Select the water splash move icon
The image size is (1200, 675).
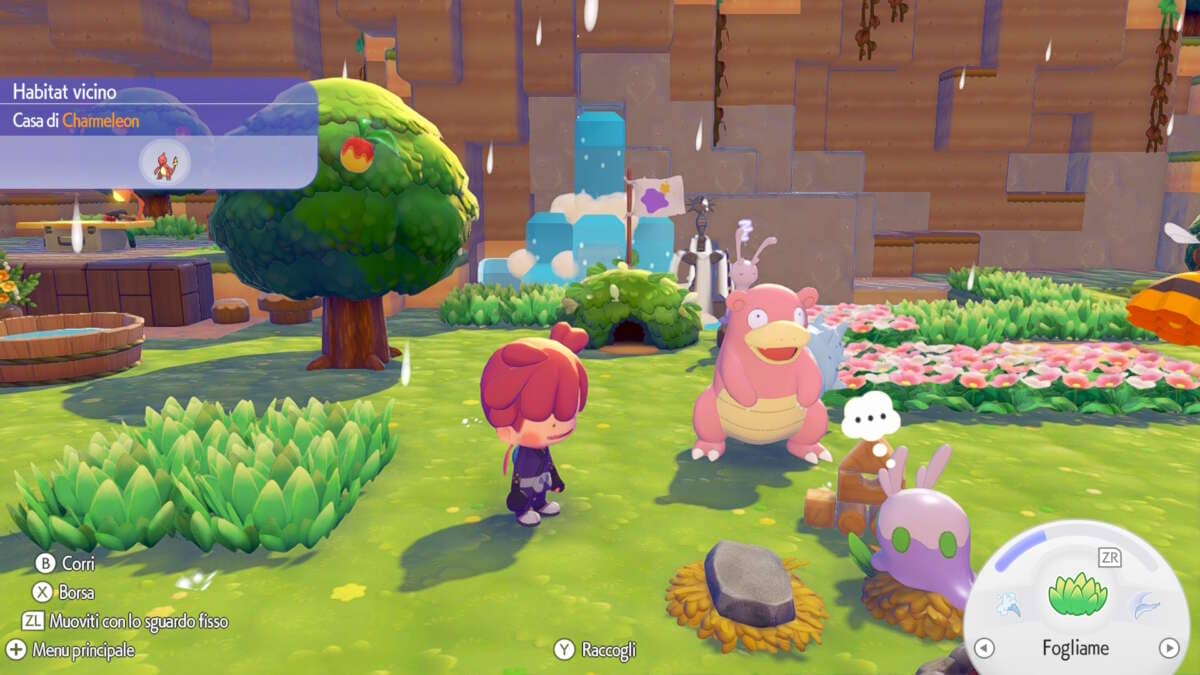(1008, 604)
